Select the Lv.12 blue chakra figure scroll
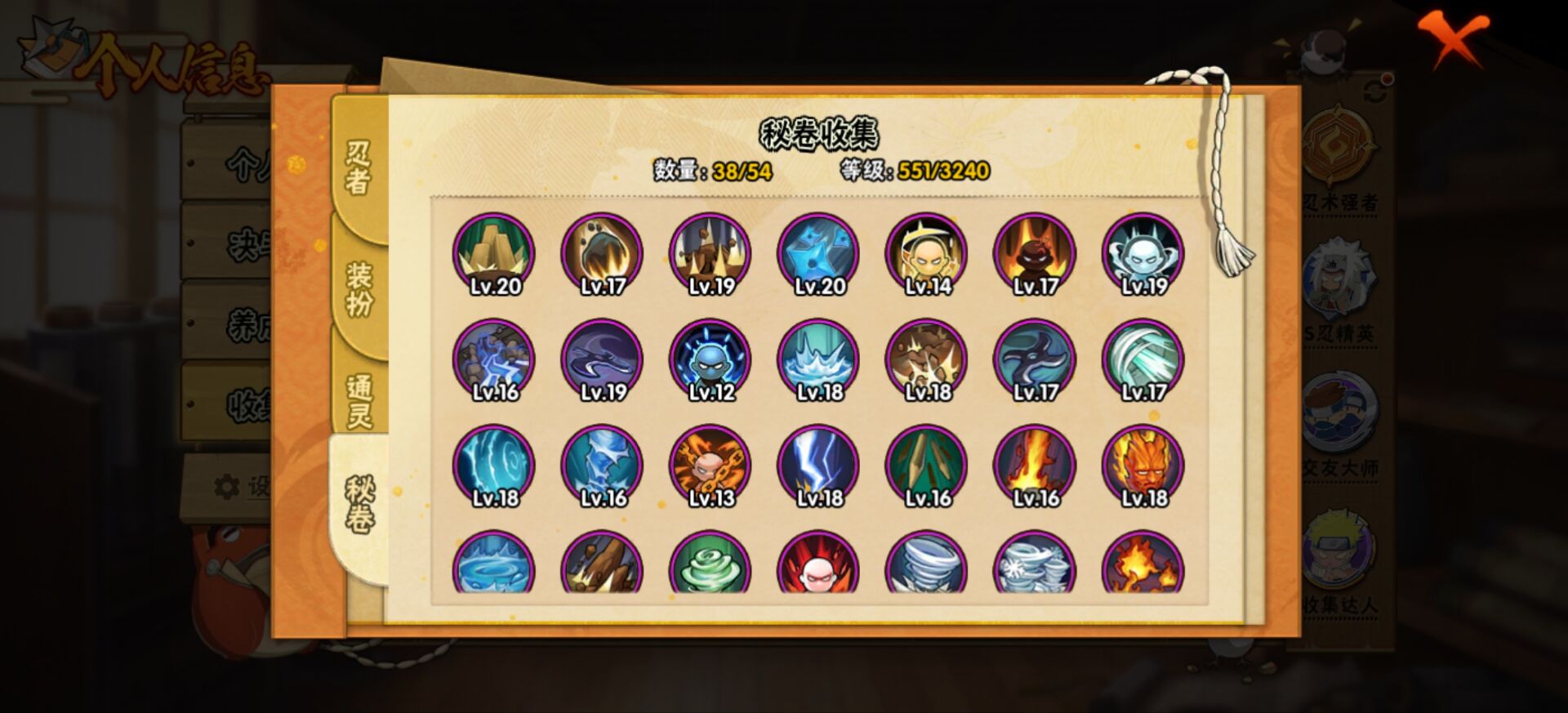The width and height of the screenshot is (1568, 713). pos(710,357)
